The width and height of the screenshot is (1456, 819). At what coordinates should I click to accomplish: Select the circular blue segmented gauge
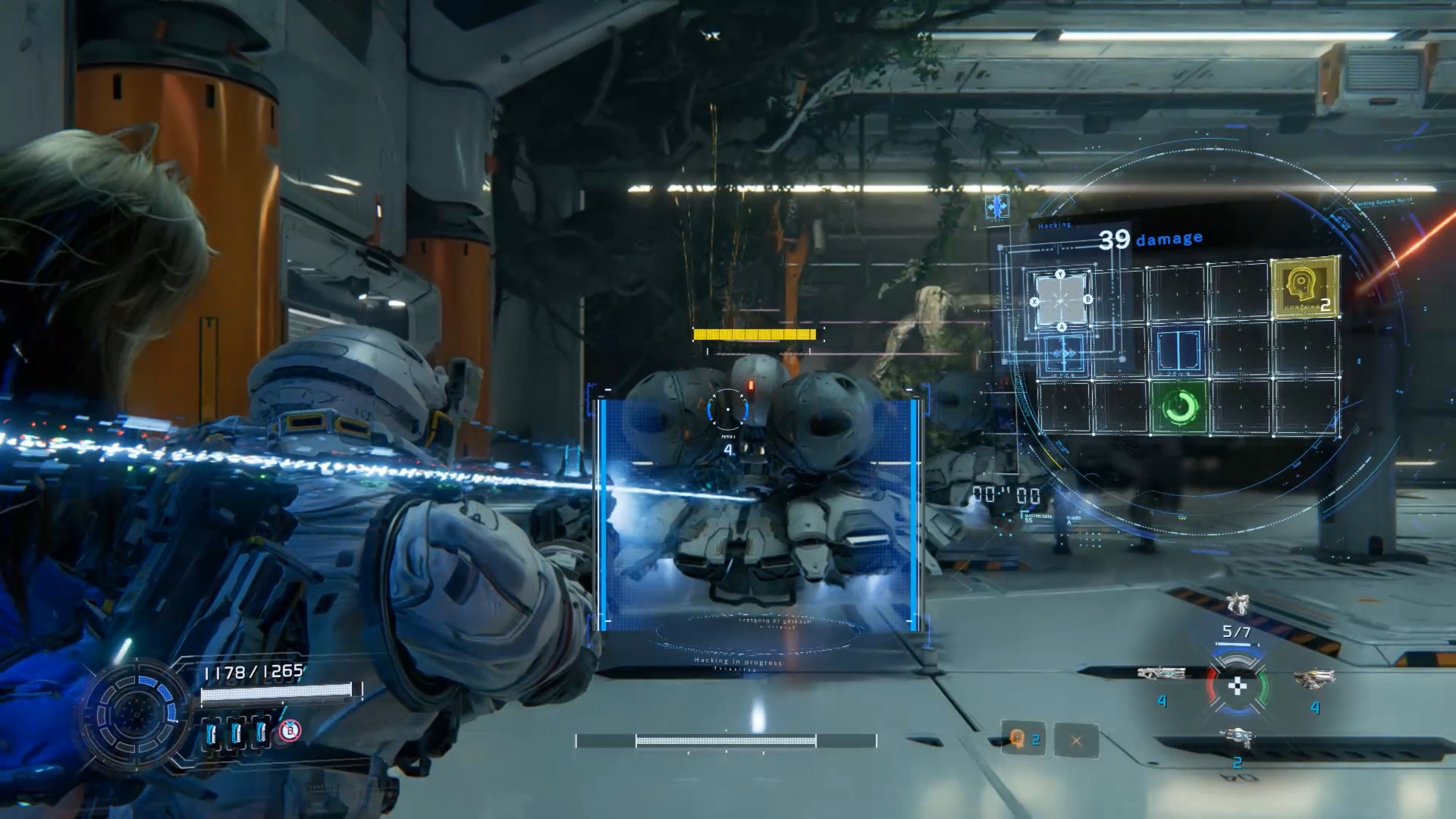tap(136, 714)
